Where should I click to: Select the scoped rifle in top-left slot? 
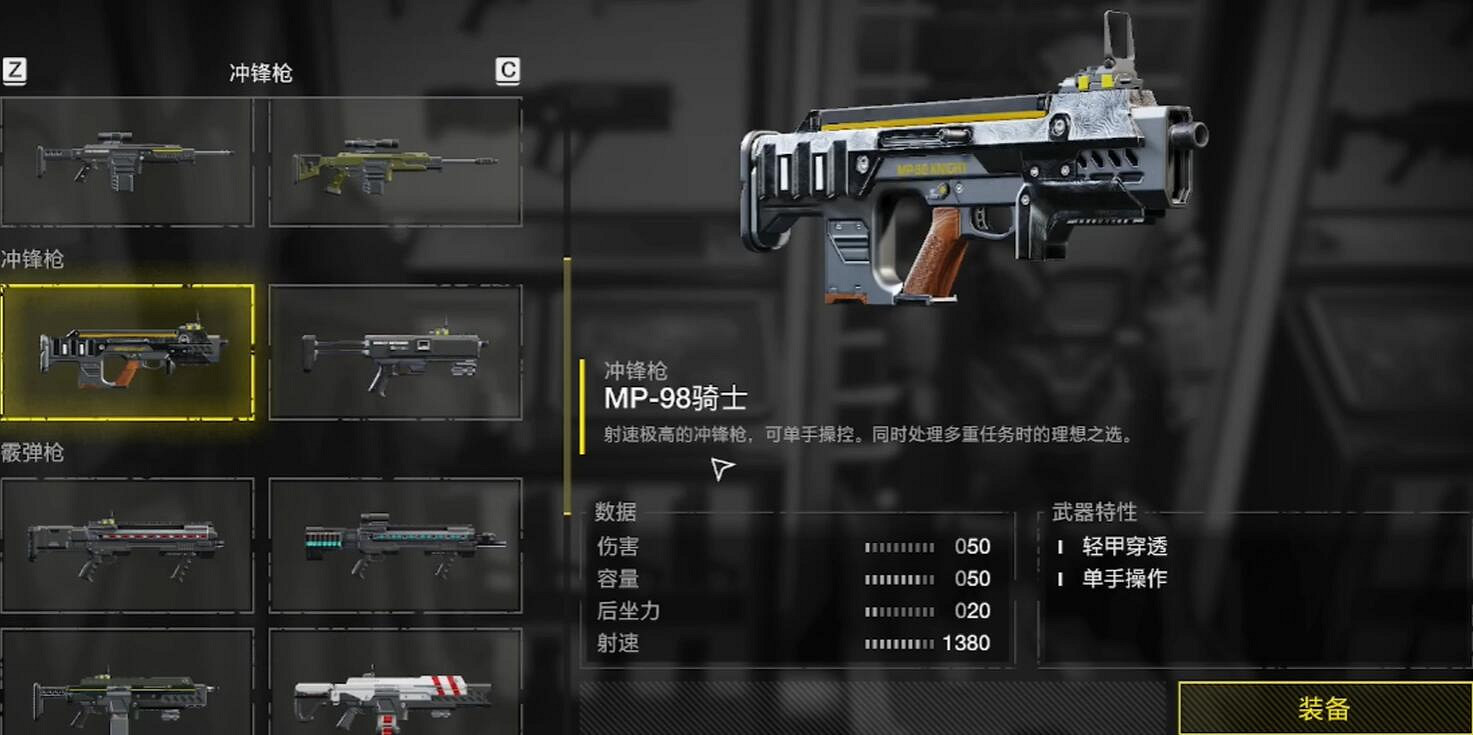(x=128, y=160)
